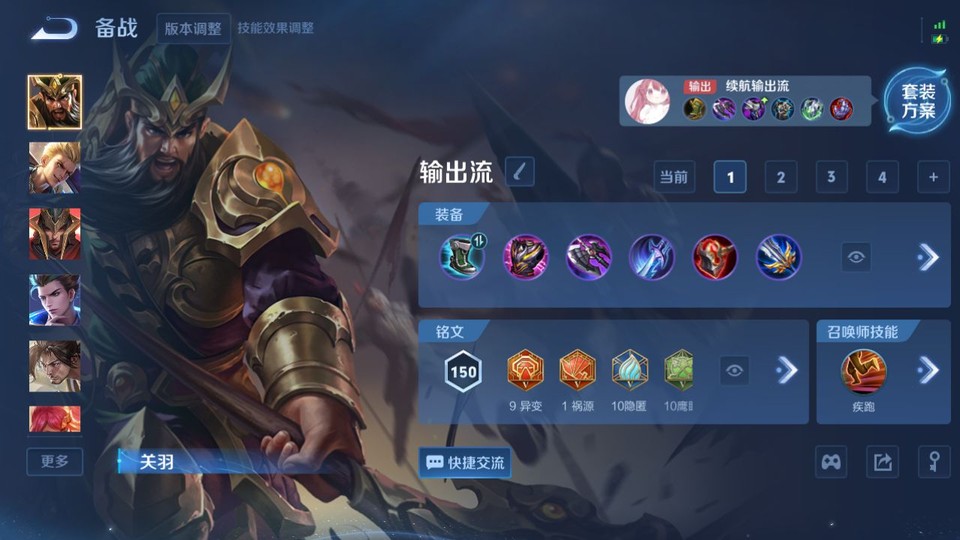
Task: Open the 套装方案 set plan button
Action: (x=917, y=101)
